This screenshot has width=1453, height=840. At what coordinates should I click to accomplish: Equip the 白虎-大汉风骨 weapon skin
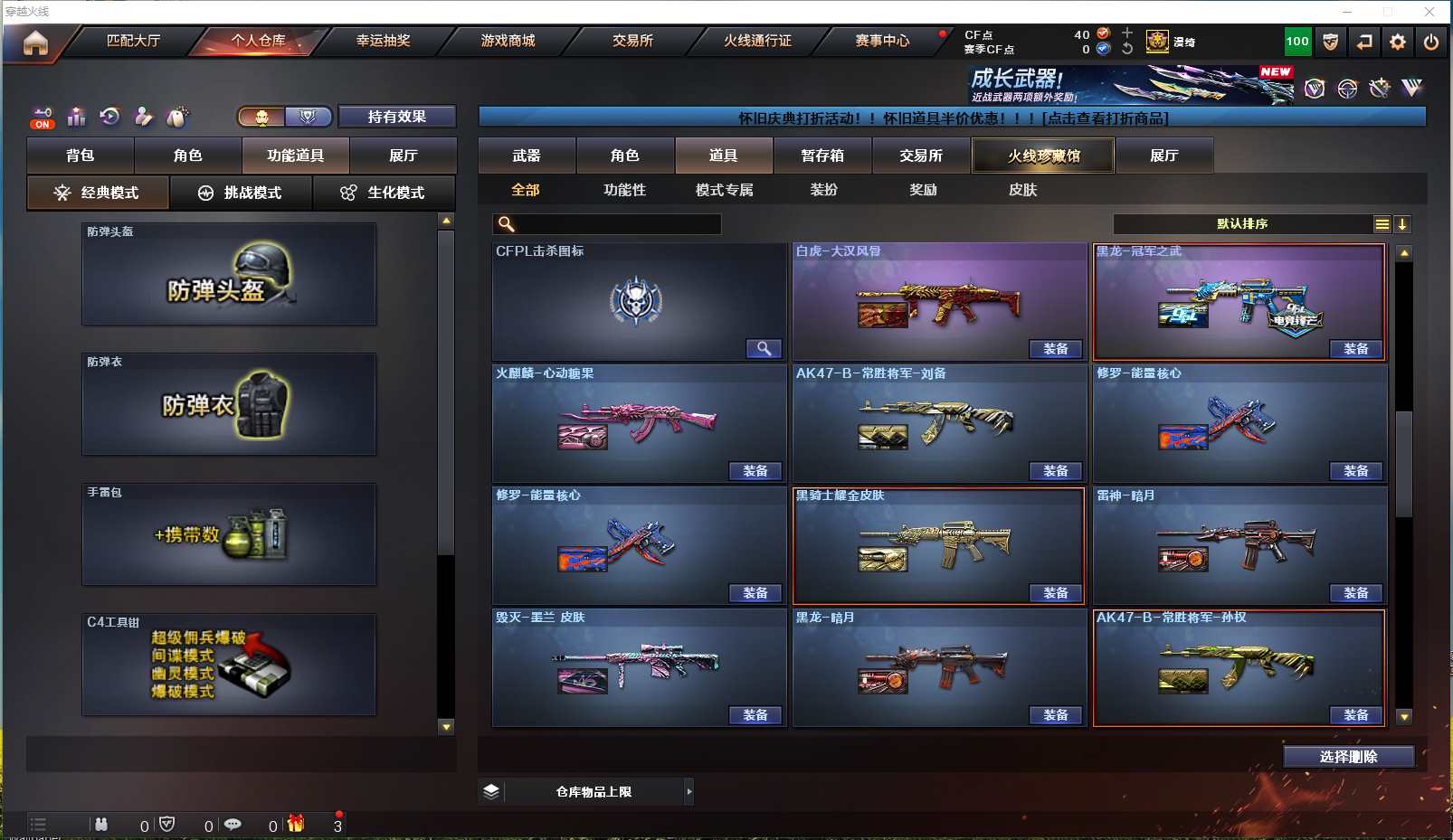coord(1055,349)
